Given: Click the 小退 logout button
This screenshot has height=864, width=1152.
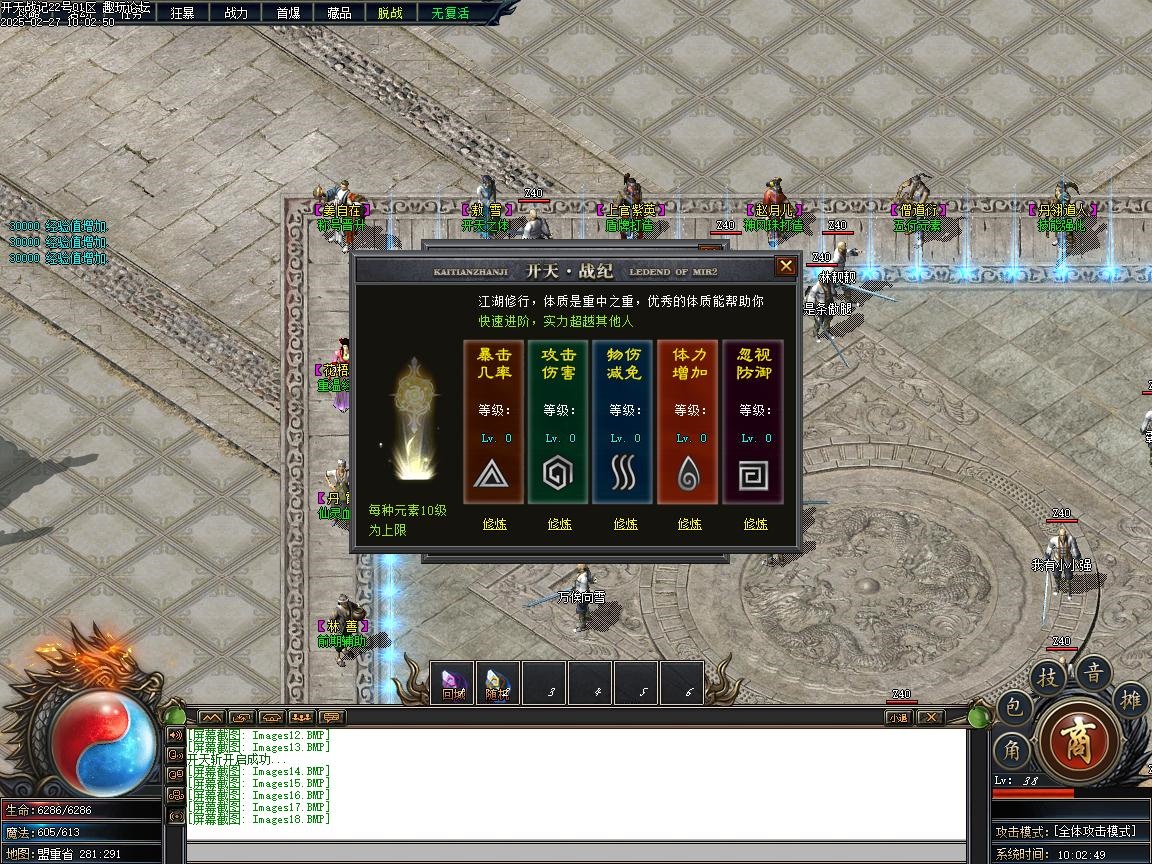Looking at the screenshot, I should pos(898,717).
